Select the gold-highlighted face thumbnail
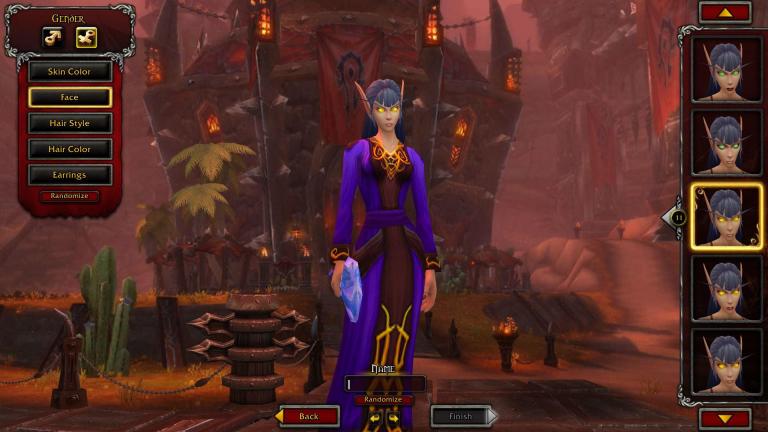Image resolution: width=768 pixels, height=432 pixels. click(726, 217)
